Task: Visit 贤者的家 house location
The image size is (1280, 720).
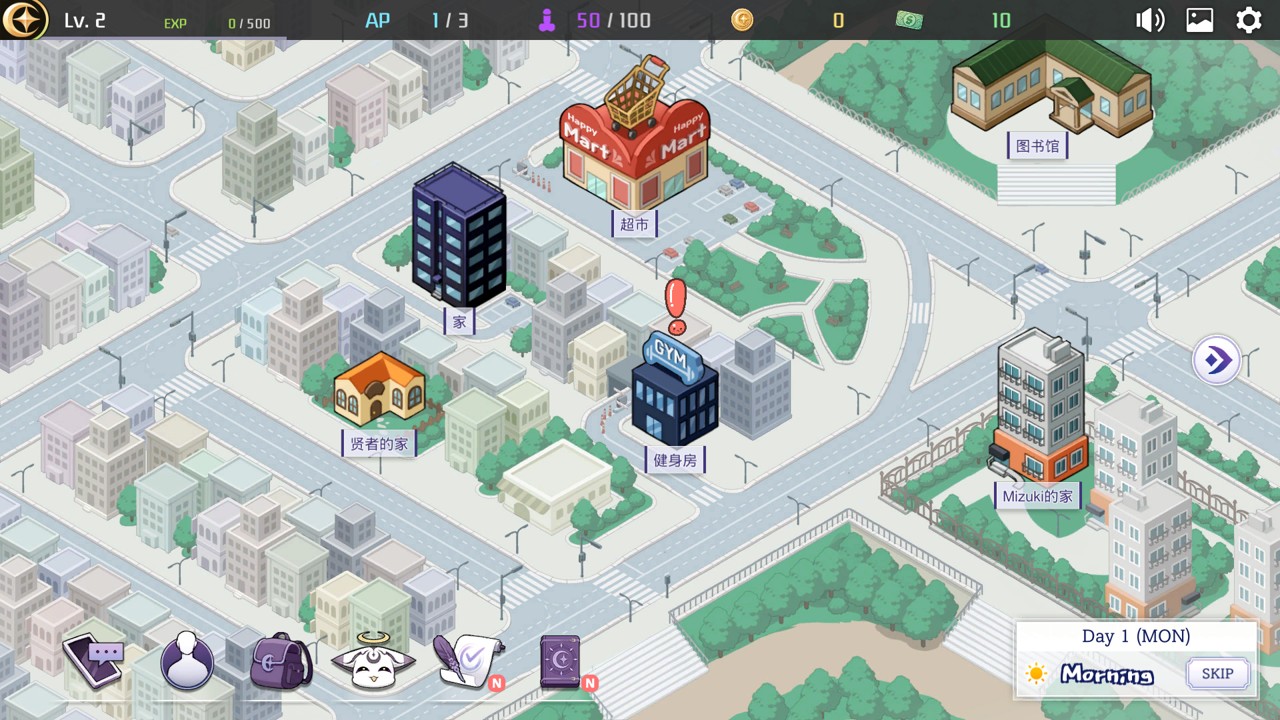Action: pos(379,392)
